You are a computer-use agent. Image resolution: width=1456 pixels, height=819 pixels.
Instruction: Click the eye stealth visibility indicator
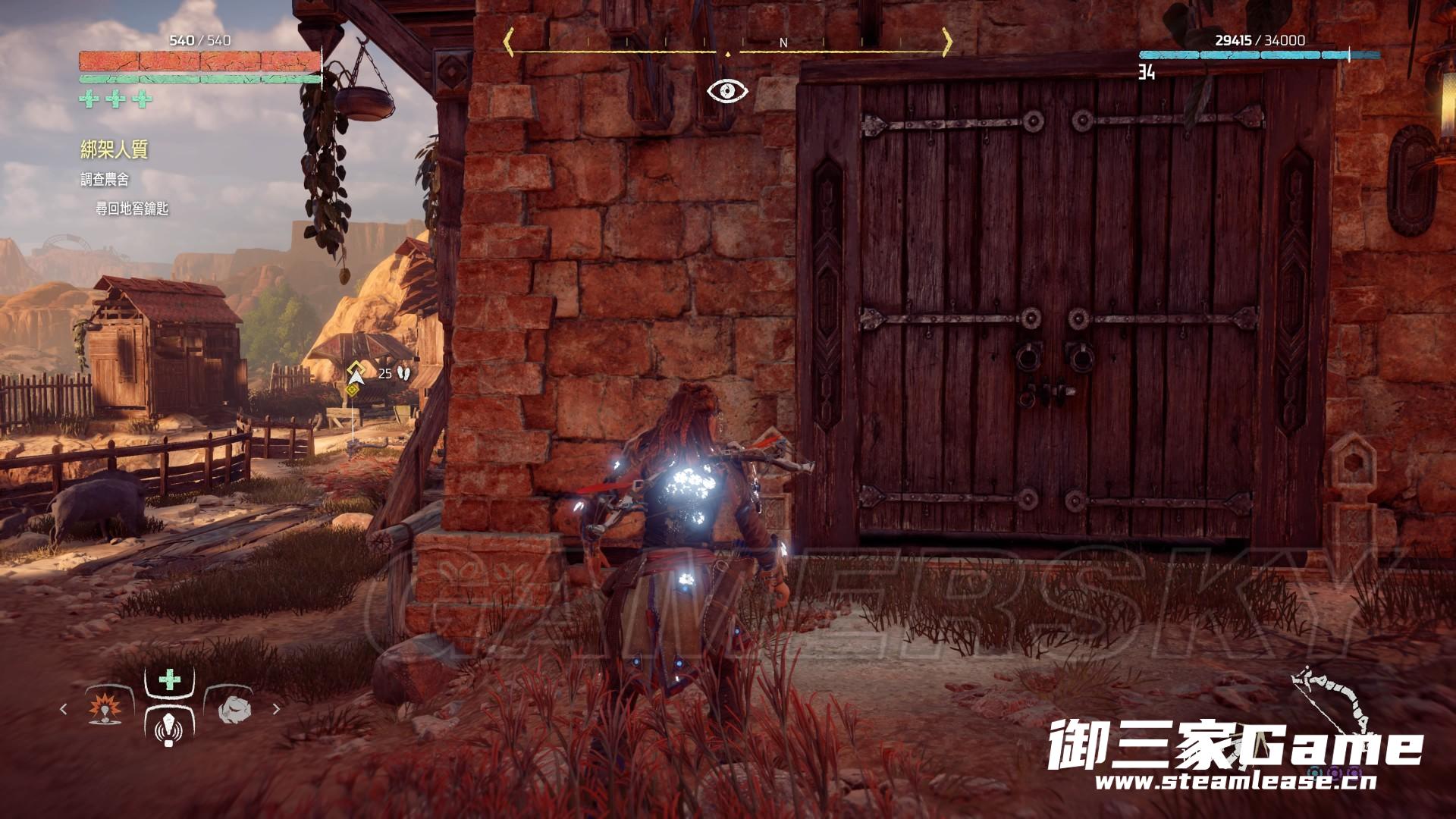coord(728,92)
